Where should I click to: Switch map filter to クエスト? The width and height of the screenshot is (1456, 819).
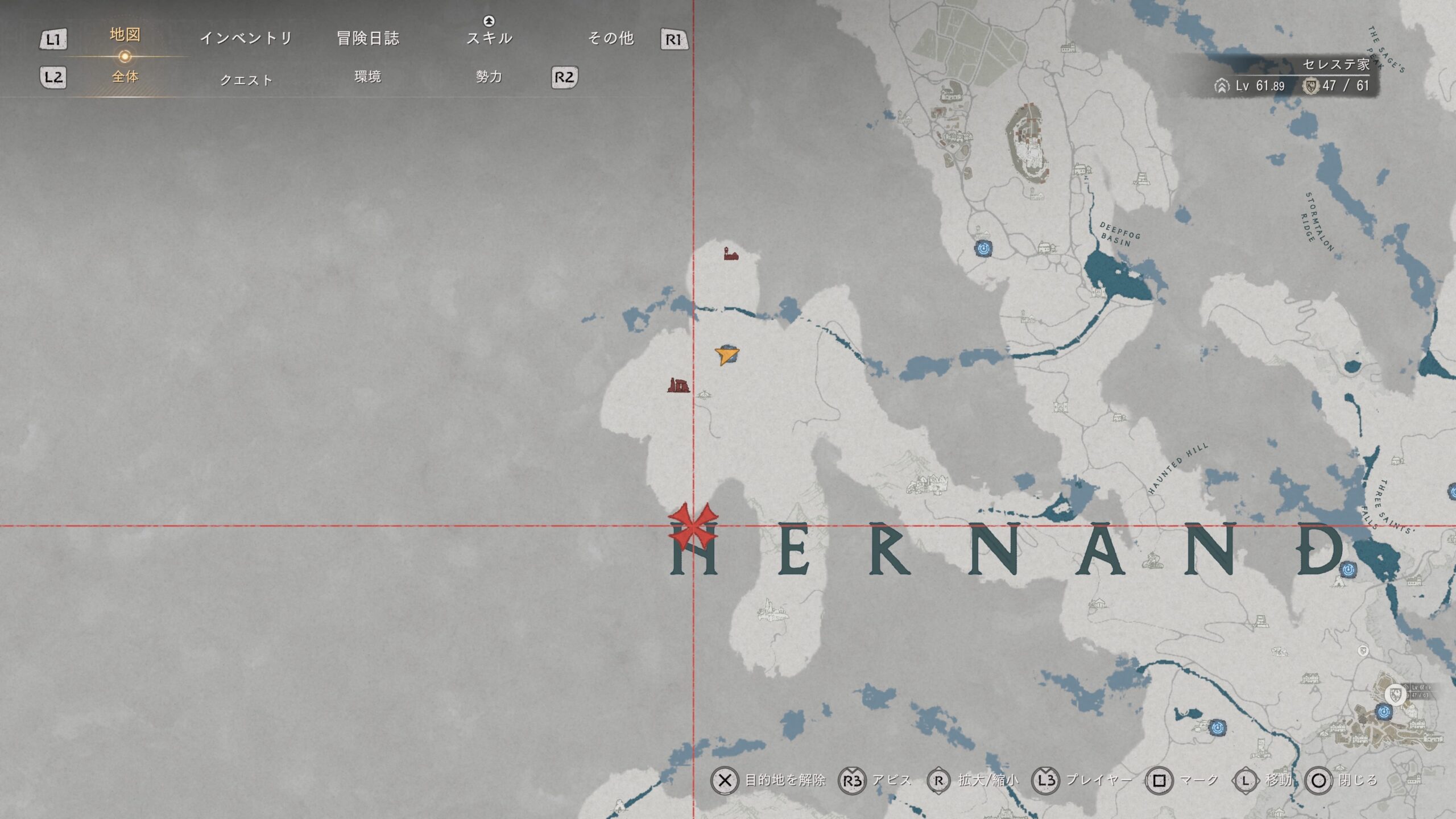tap(246, 80)
